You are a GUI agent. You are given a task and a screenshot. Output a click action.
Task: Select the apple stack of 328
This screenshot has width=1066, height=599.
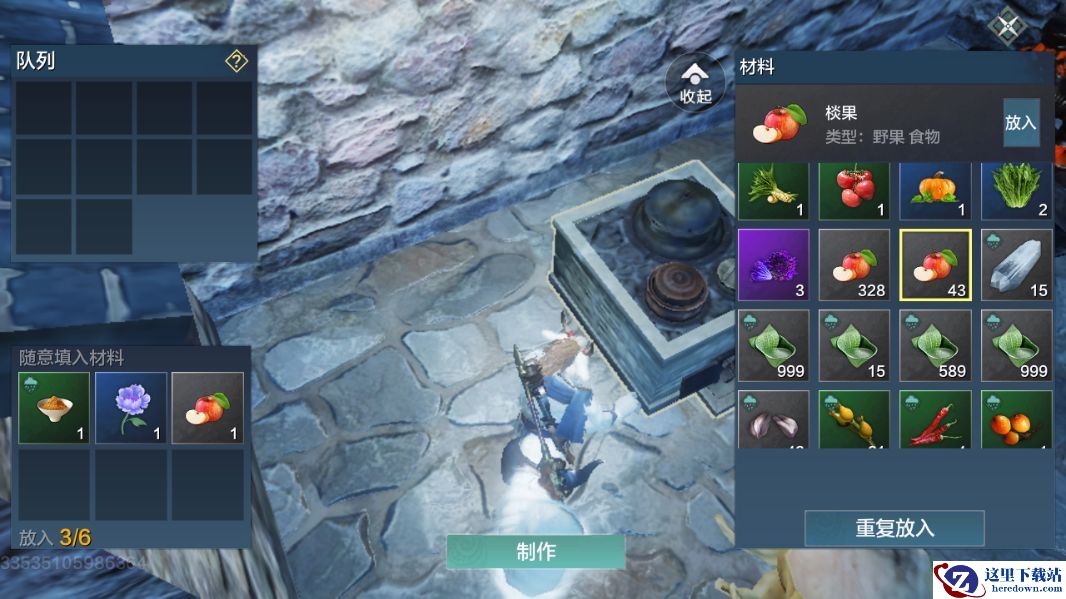pyautogui.click(x=854, y=265)
